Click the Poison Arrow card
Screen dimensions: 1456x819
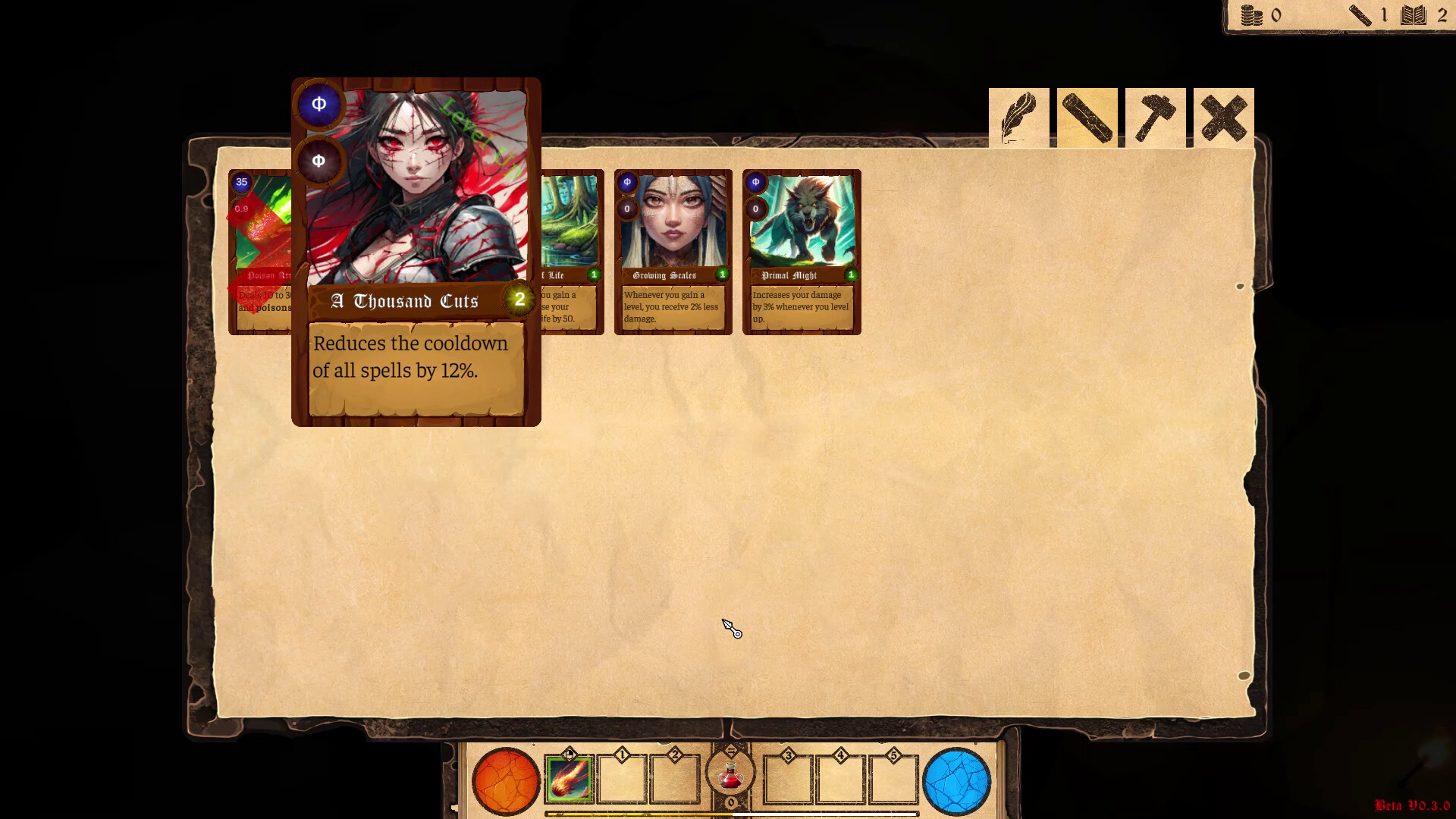tap(262, 250)
